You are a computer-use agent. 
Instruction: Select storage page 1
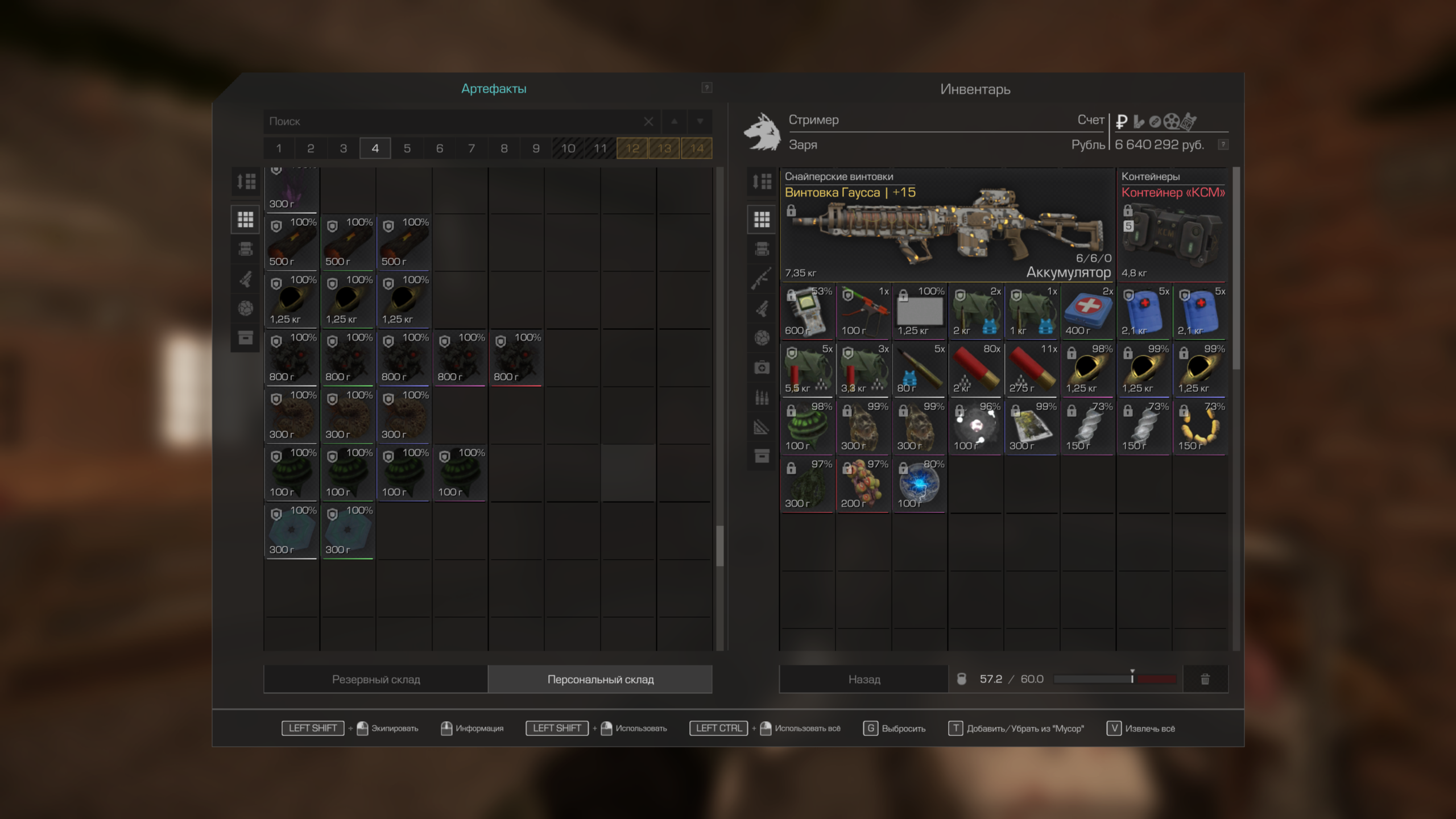pyautogui.click(x=279, y=148)
